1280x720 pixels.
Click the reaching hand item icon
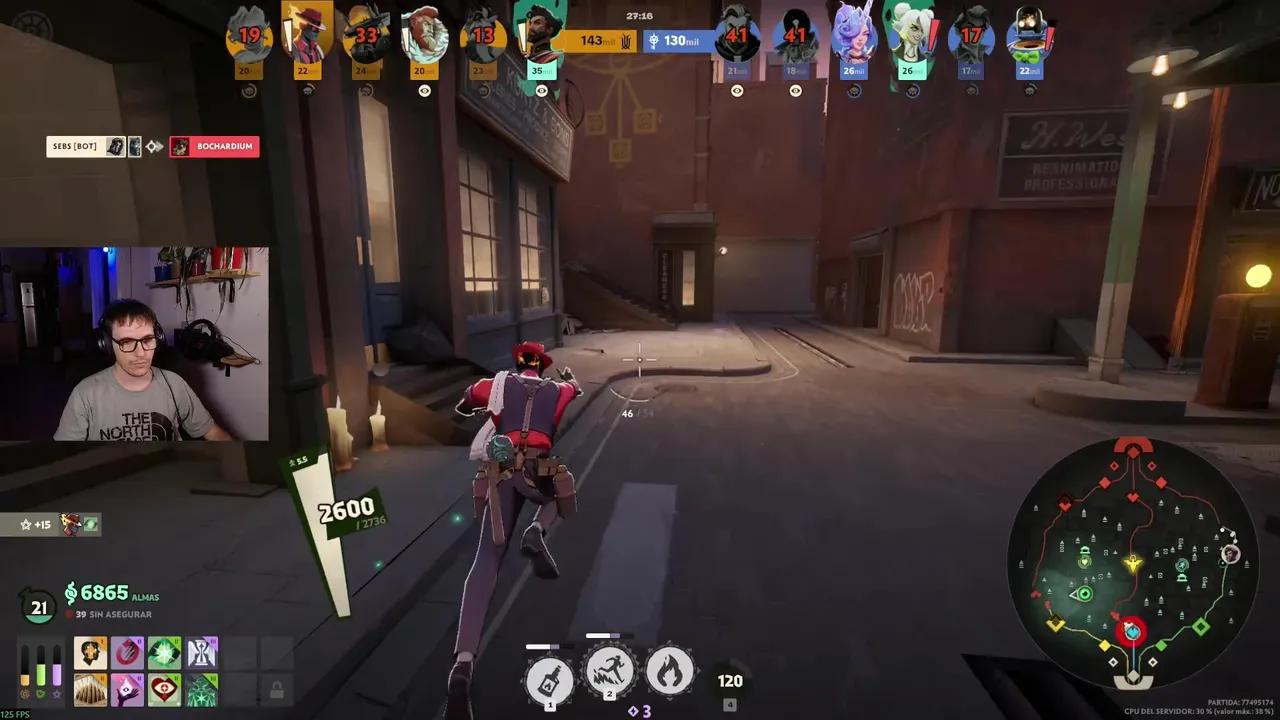127,689
